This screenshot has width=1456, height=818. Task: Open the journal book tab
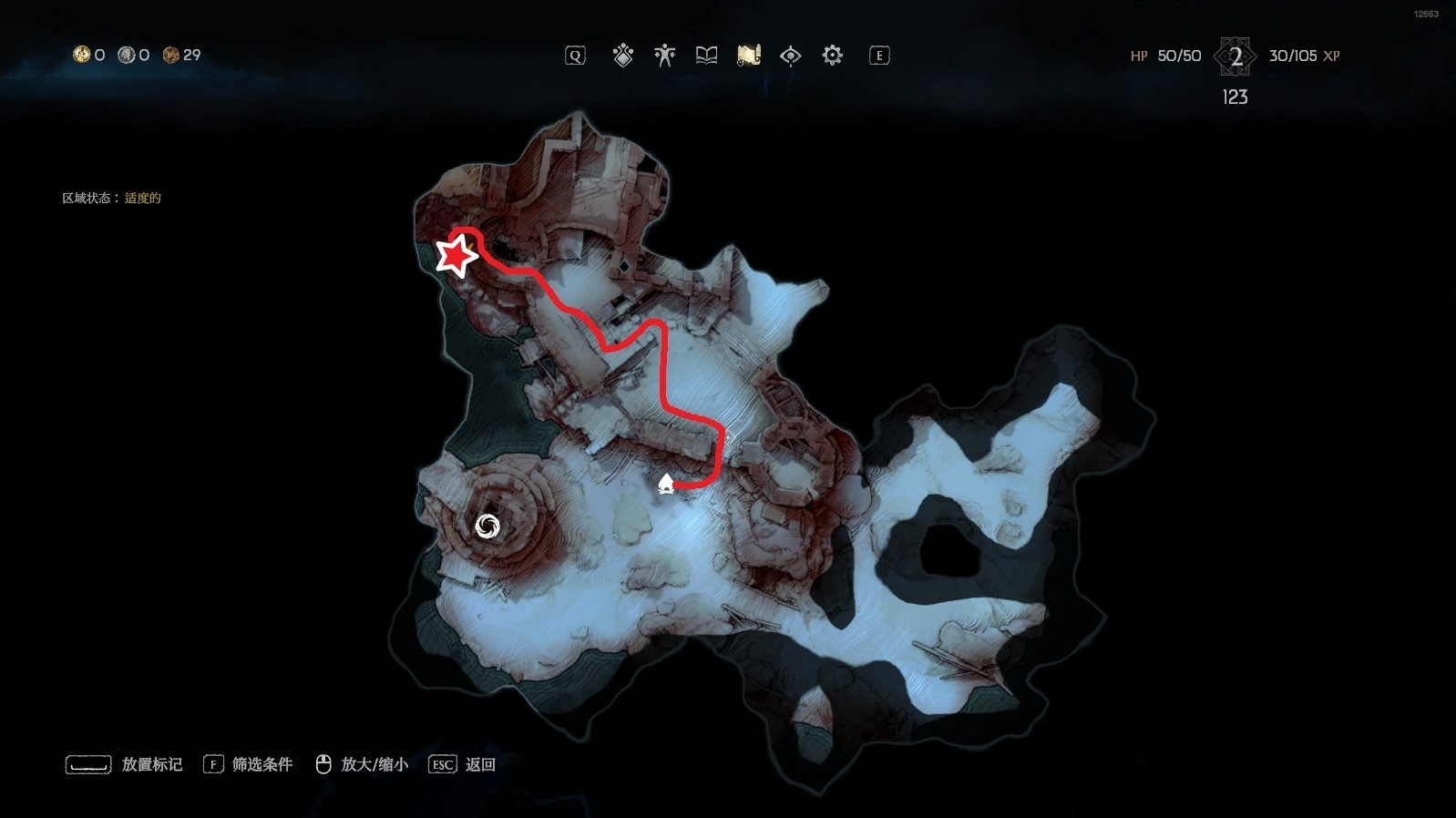706,56
